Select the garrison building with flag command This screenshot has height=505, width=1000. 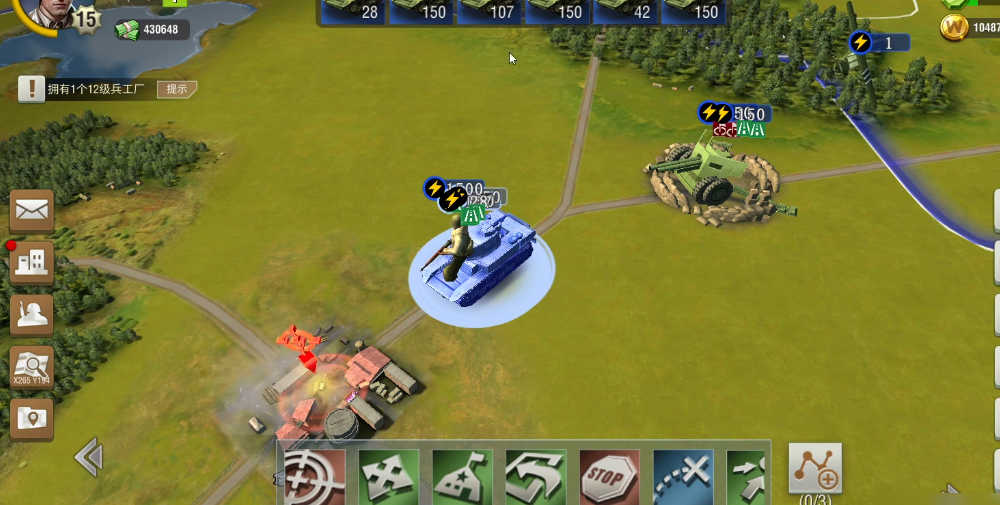(462, 477)
